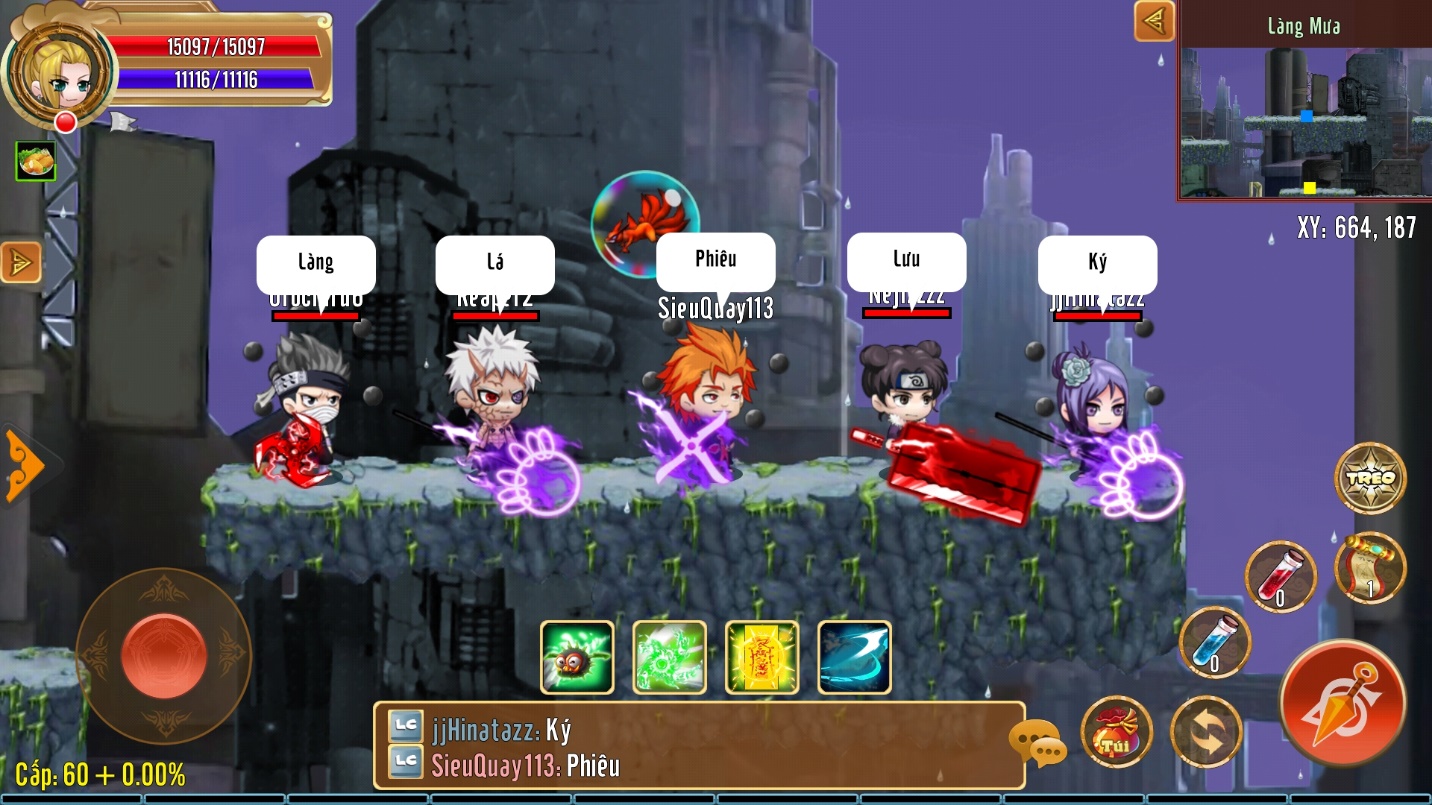The image size is (1432, 805).
Task: Tap the kunai attack button
Action: pos(1342,703)
